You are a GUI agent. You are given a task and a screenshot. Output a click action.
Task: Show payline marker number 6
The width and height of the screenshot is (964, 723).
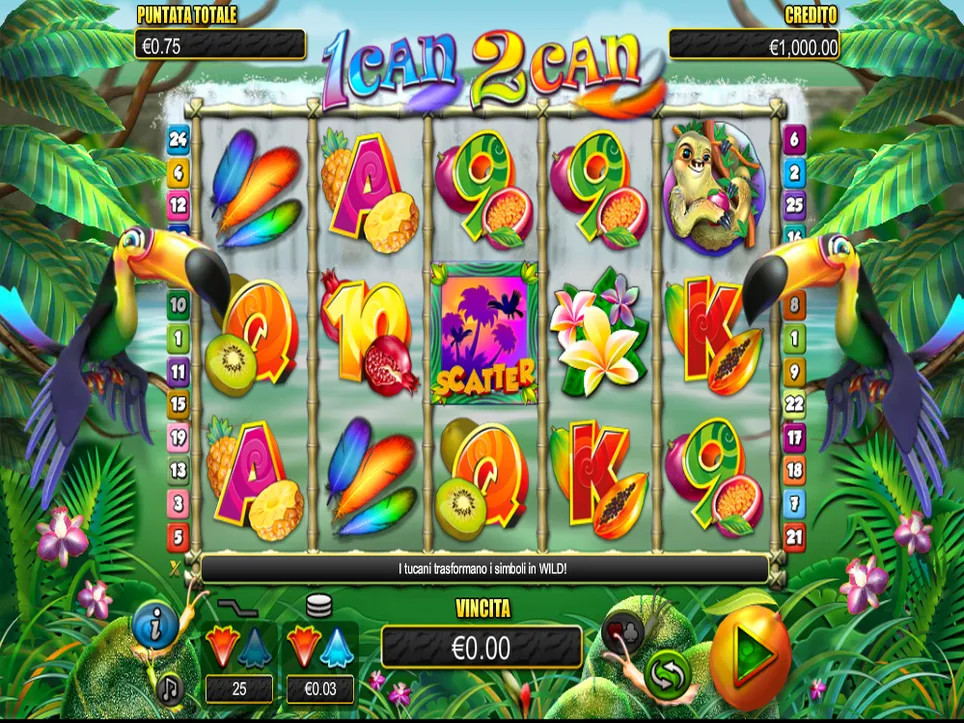tap(795, 141)
